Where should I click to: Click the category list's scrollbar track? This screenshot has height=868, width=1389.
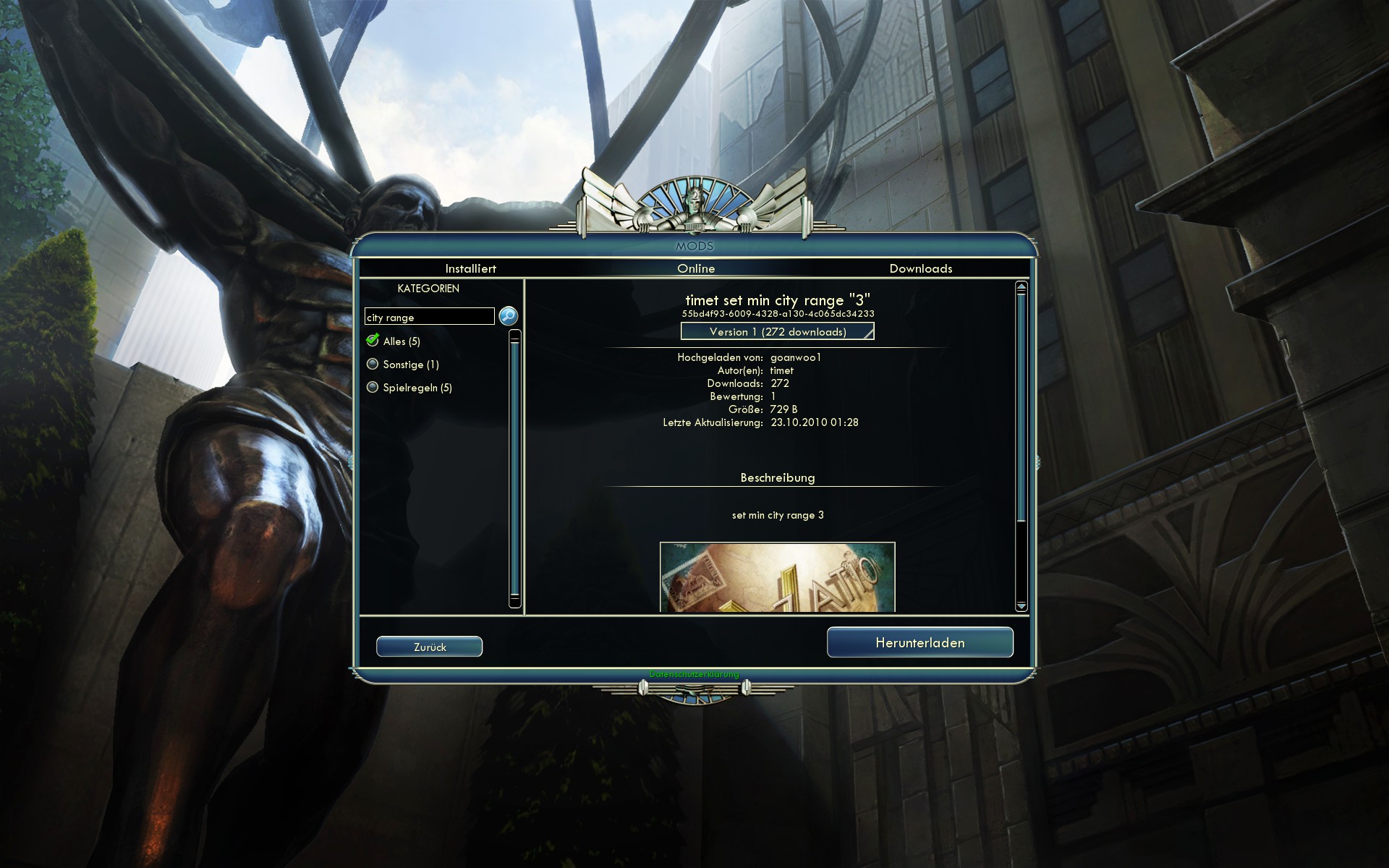515,470
